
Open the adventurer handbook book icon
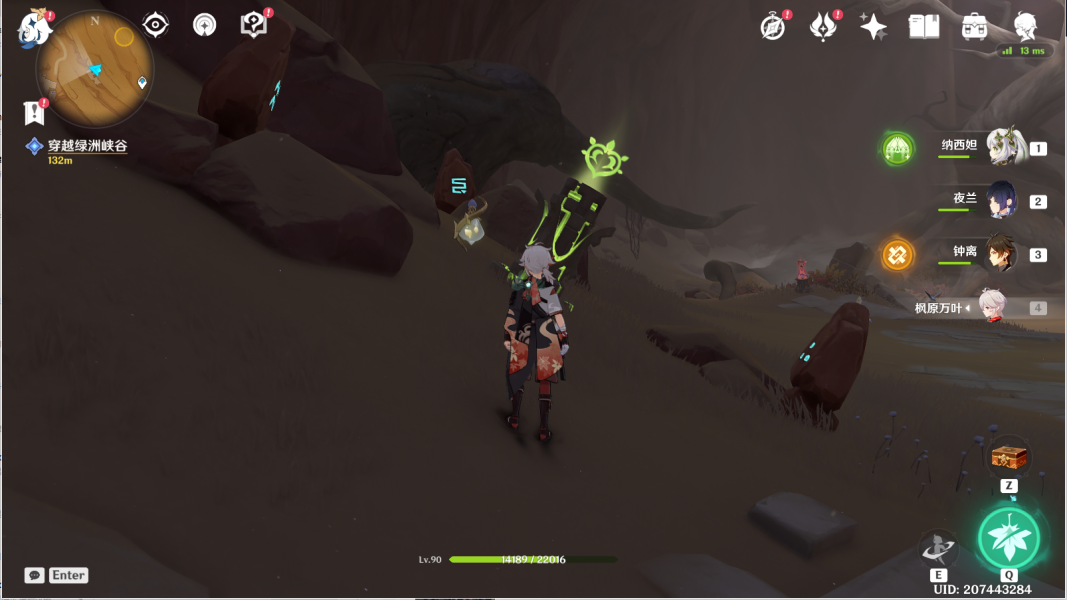pos(923,27)
